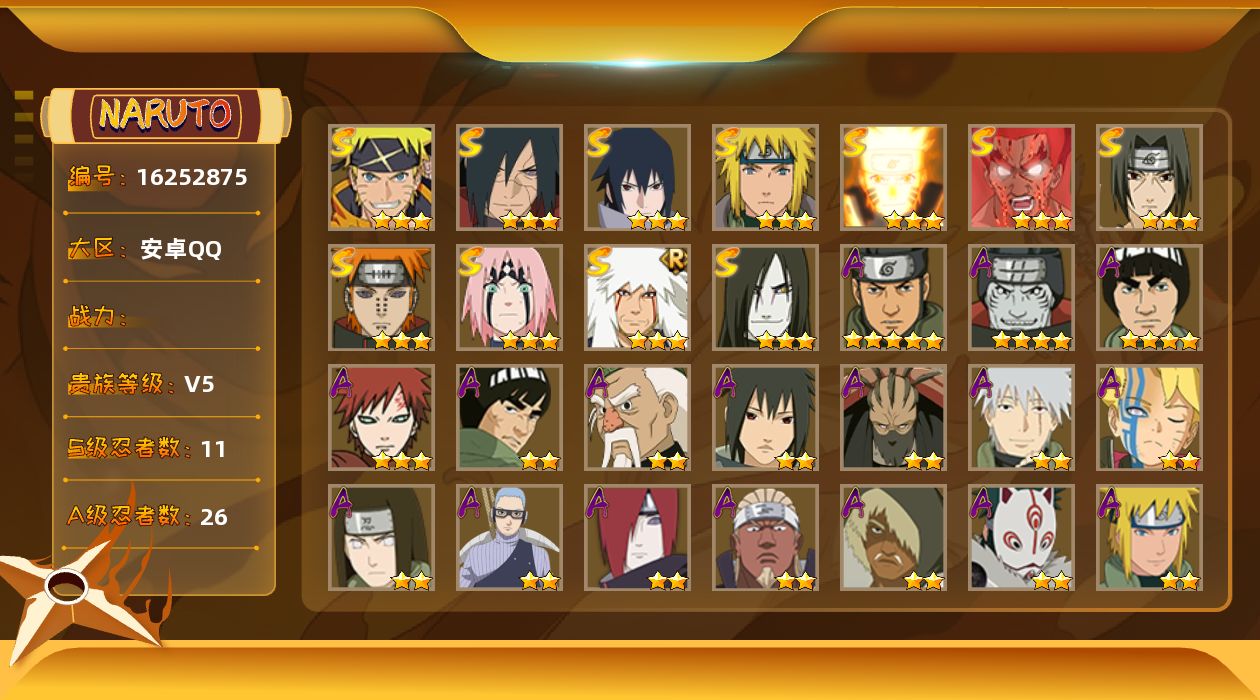Choose the grey-masked ninja with forehead protector

1021,297
